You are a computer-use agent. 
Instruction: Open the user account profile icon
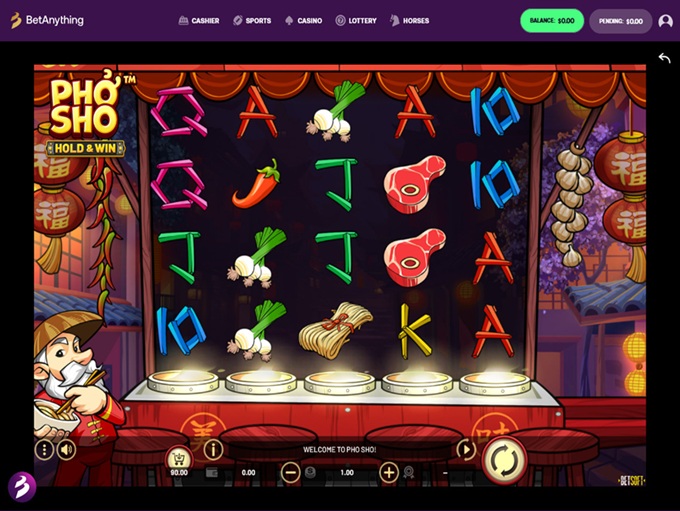click(665, 20)
